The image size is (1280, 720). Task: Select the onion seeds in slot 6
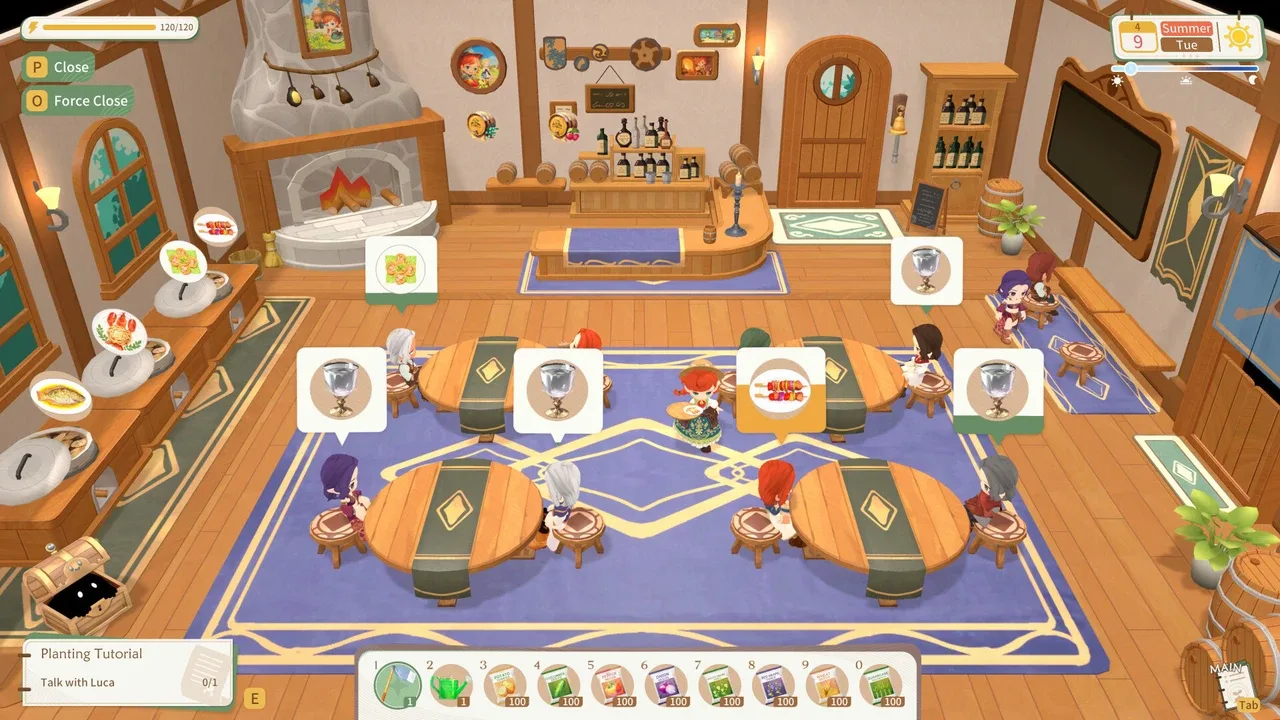[662, 686]
